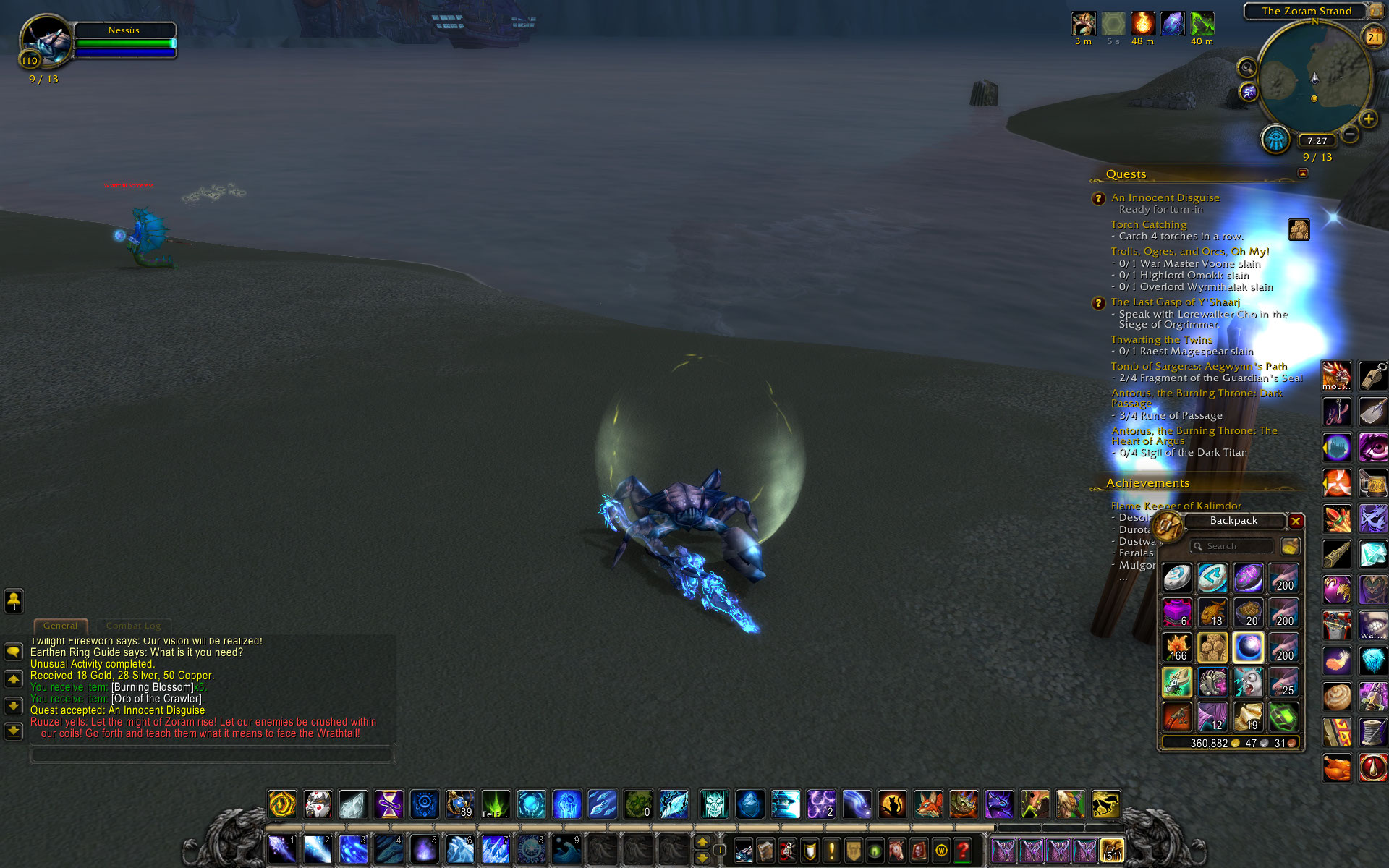
Task: Collapse the Quests tracker header
Action: pyautogui.click(x=1303, y=173)
